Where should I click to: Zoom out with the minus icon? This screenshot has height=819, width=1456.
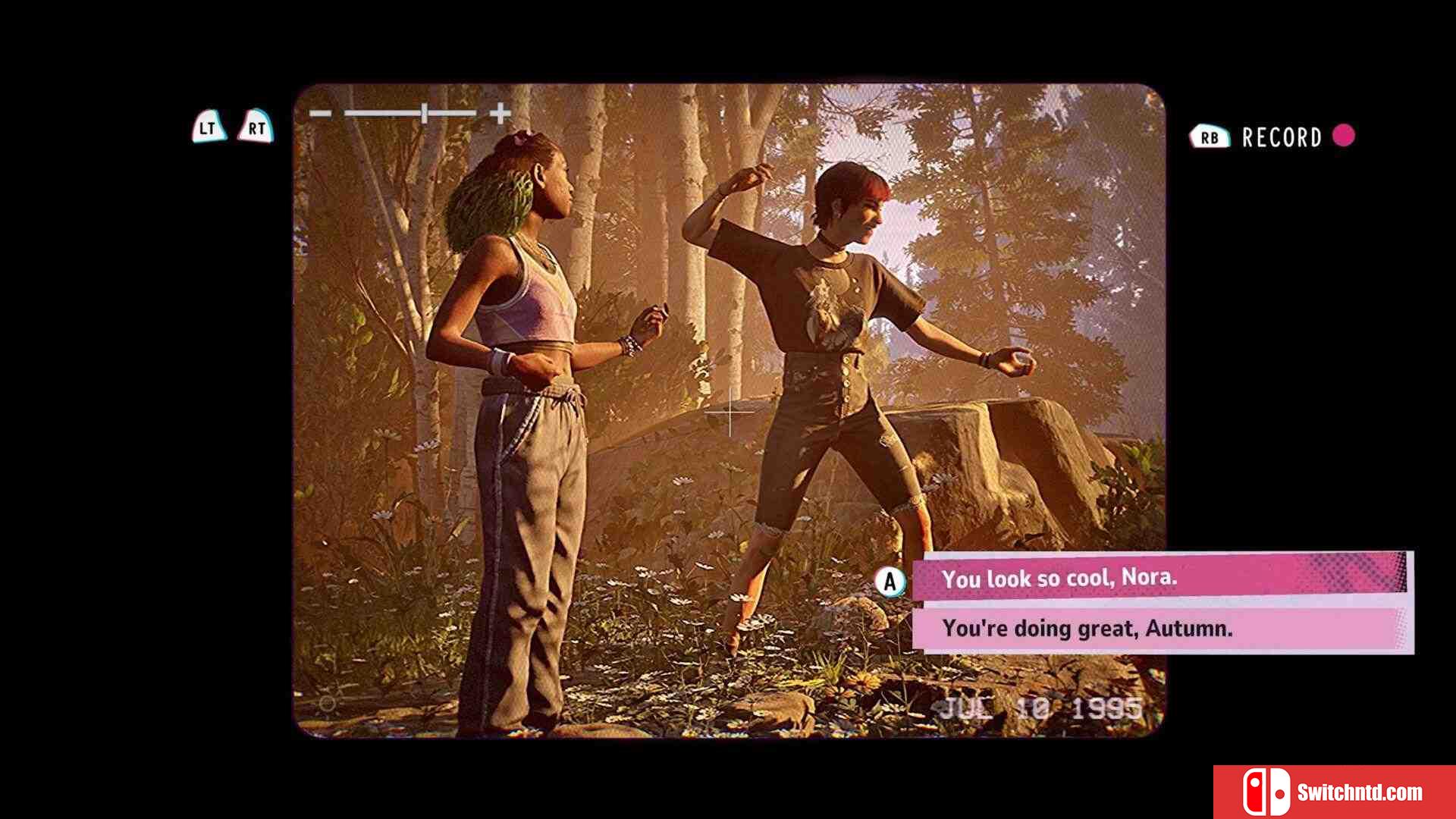(x=320, y=114)
